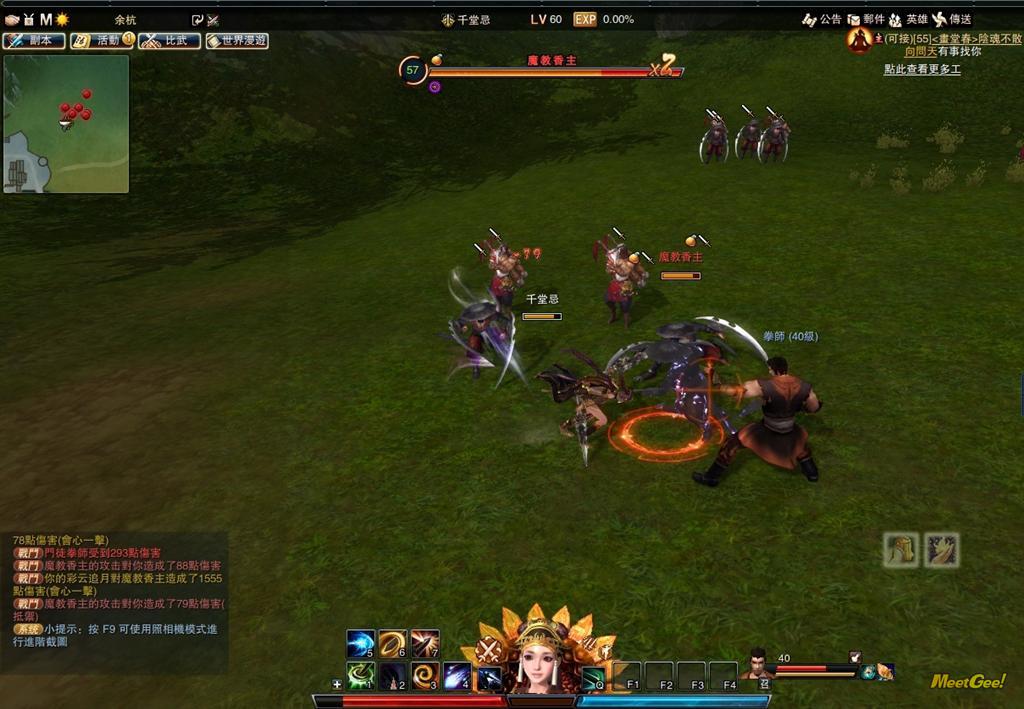1024x709 pixels.
Task: Activate the blue wave skill in slot 5
Action: pos(360,643)
